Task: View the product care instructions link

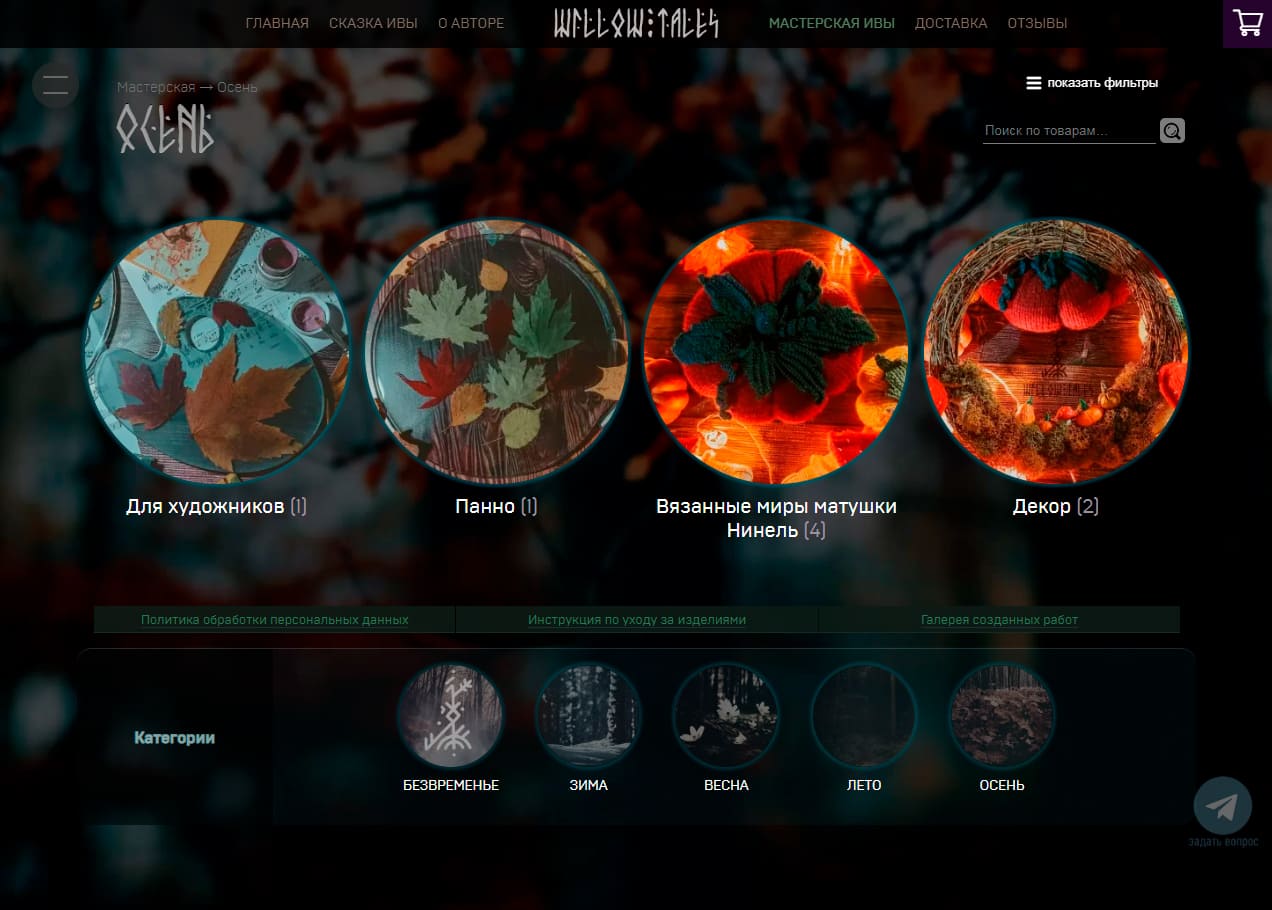Action: [x=636, y=620]
